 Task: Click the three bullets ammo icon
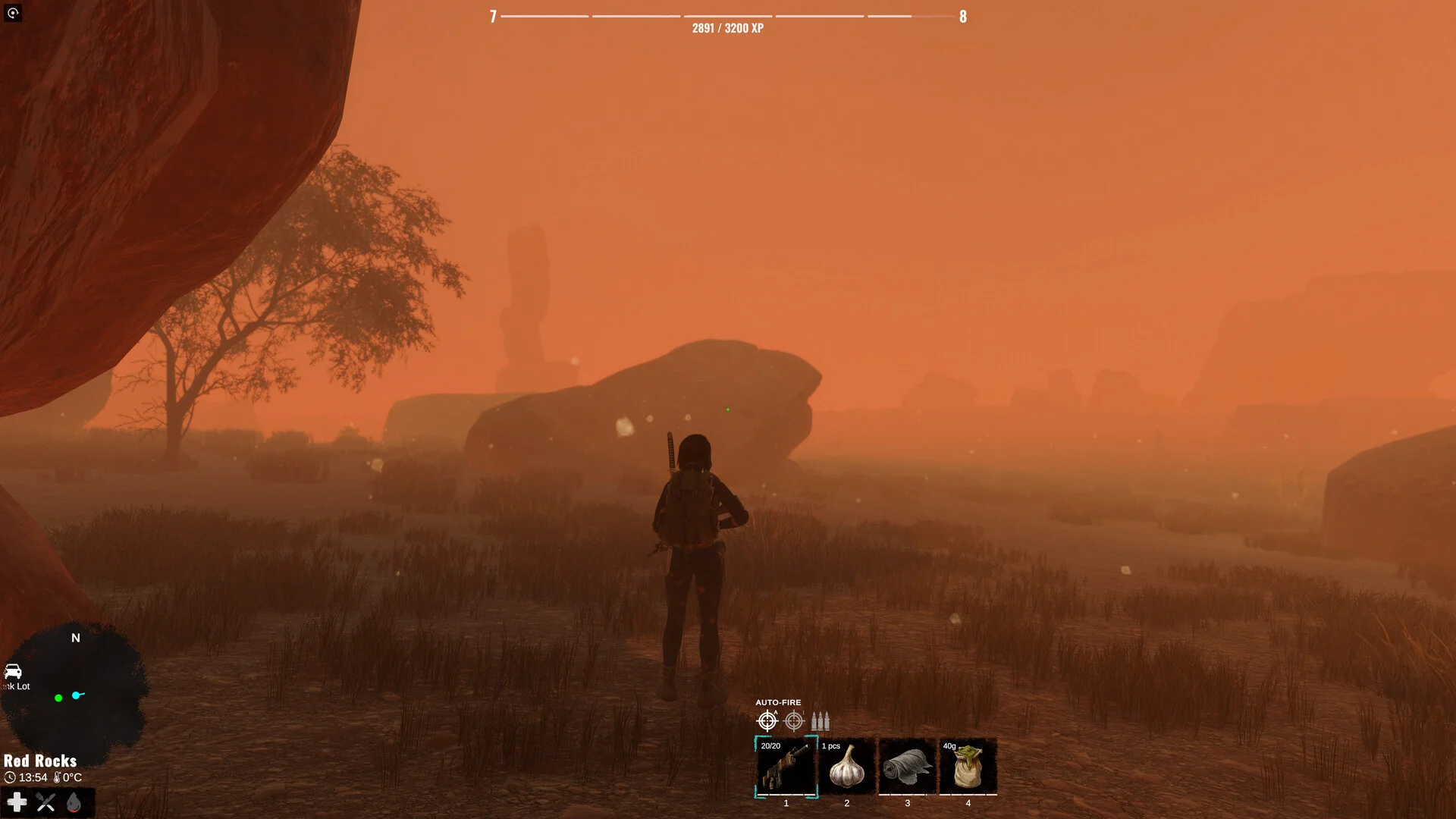tap(821, 720)
